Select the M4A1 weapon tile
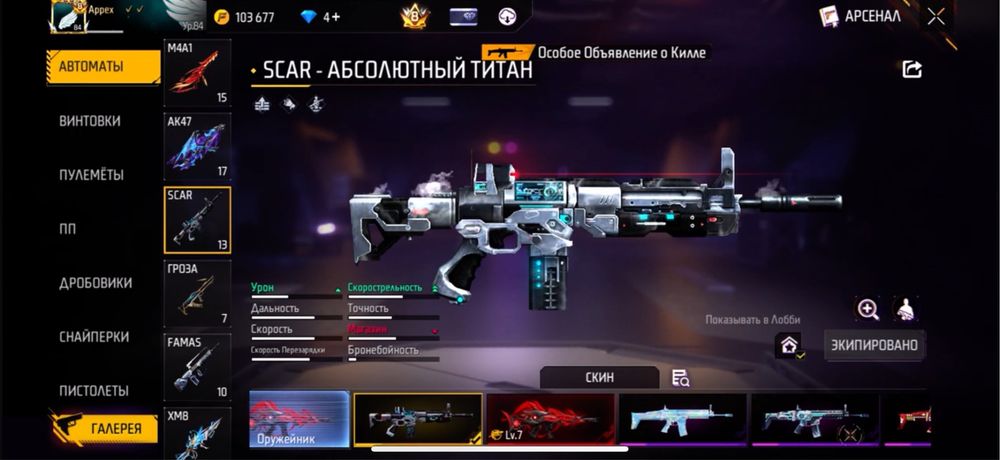Viewport: 1000px width, 460px height. click(197, 74)
